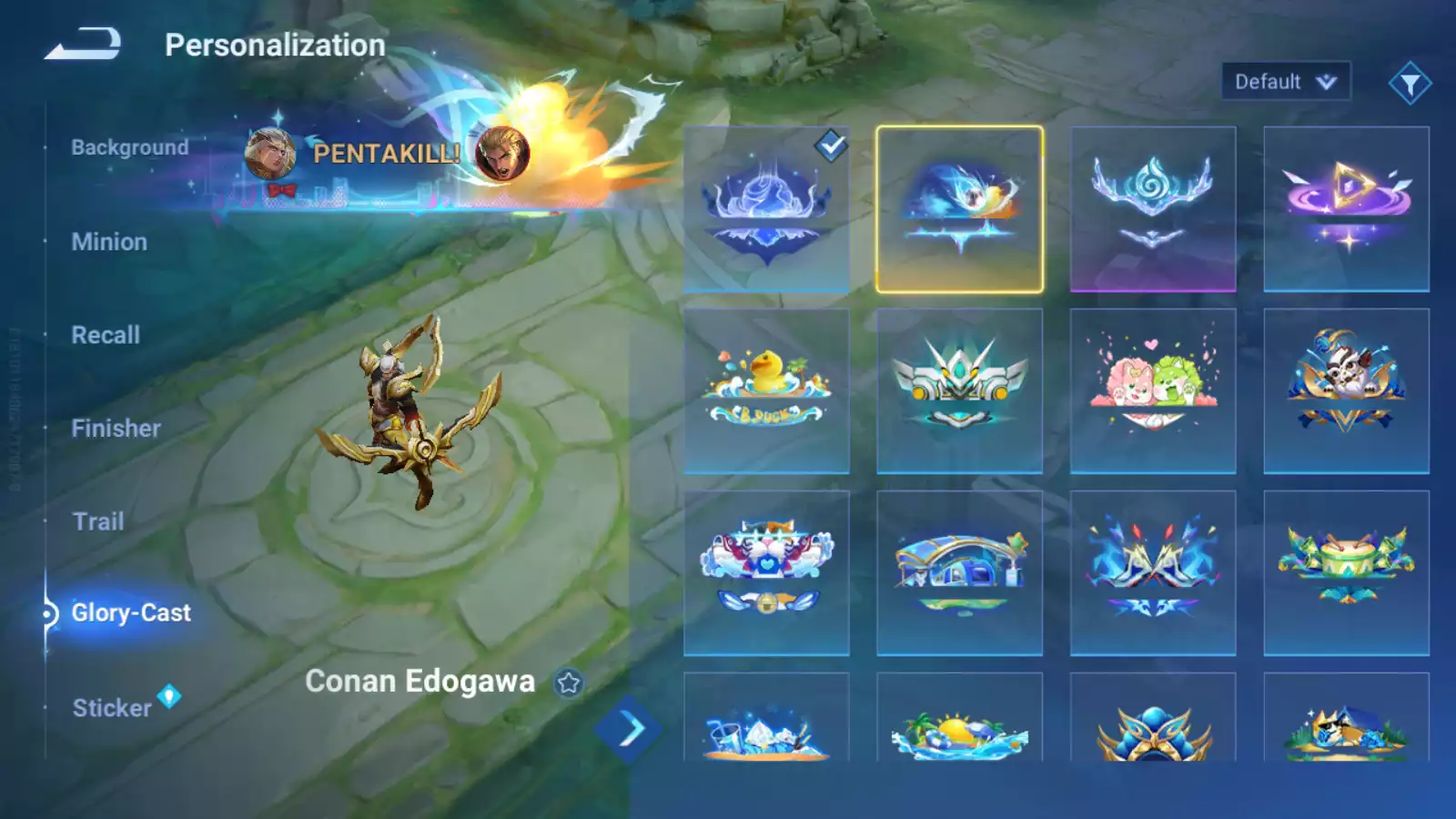Pick the purple play-button glory-cast

click(x=1346, y=209)
